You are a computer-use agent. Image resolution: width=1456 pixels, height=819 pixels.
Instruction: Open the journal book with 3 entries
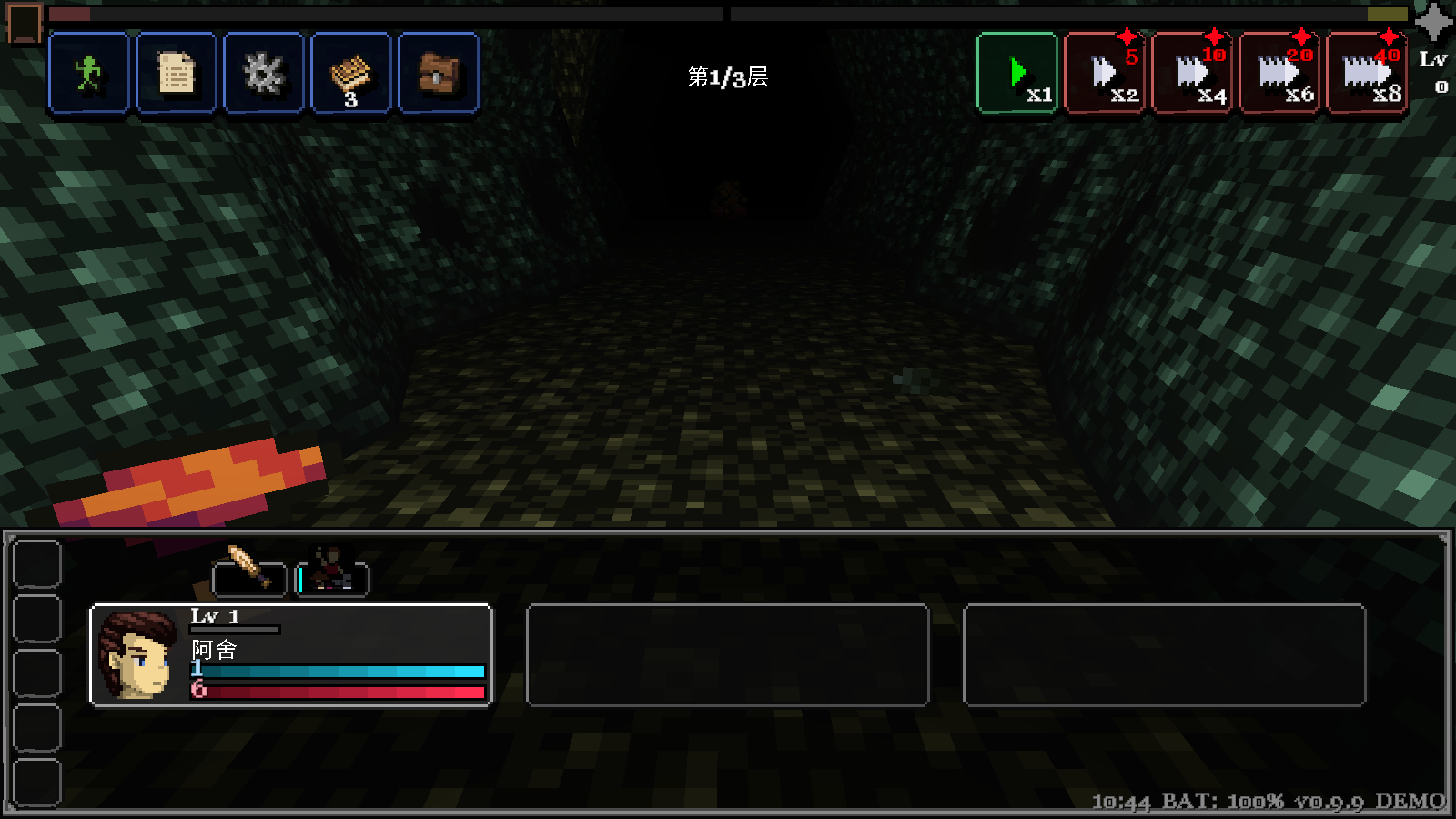click(350, 74)
